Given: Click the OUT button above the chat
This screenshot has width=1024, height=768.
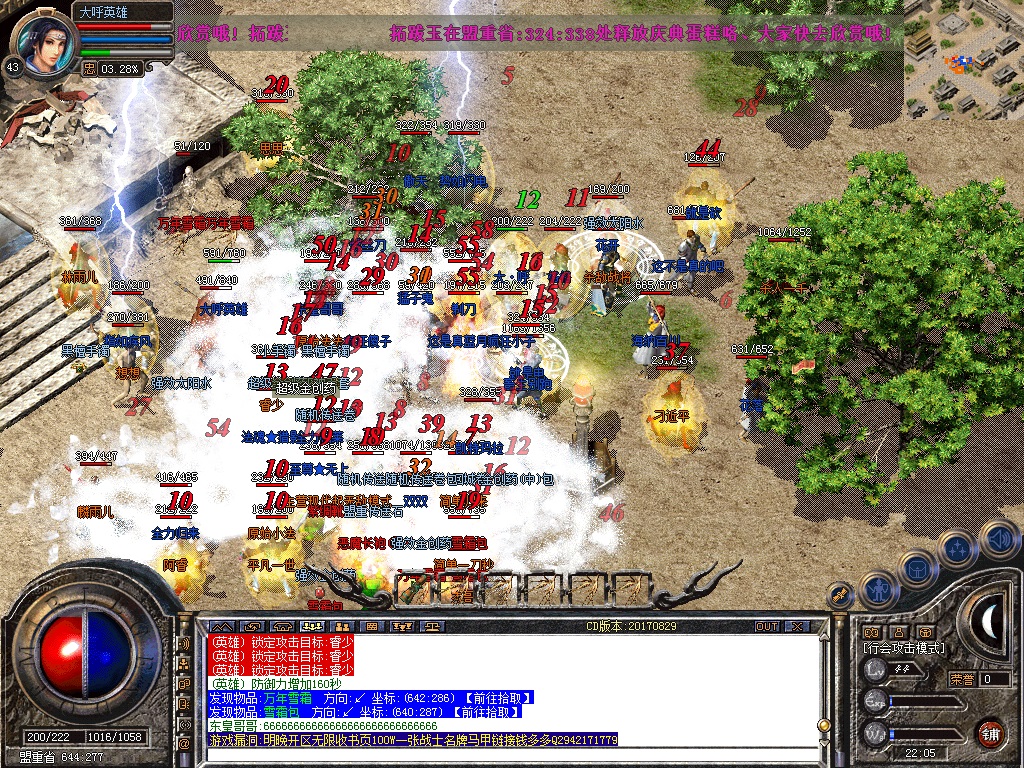Looking at the screenshot, I should [766, 626].
